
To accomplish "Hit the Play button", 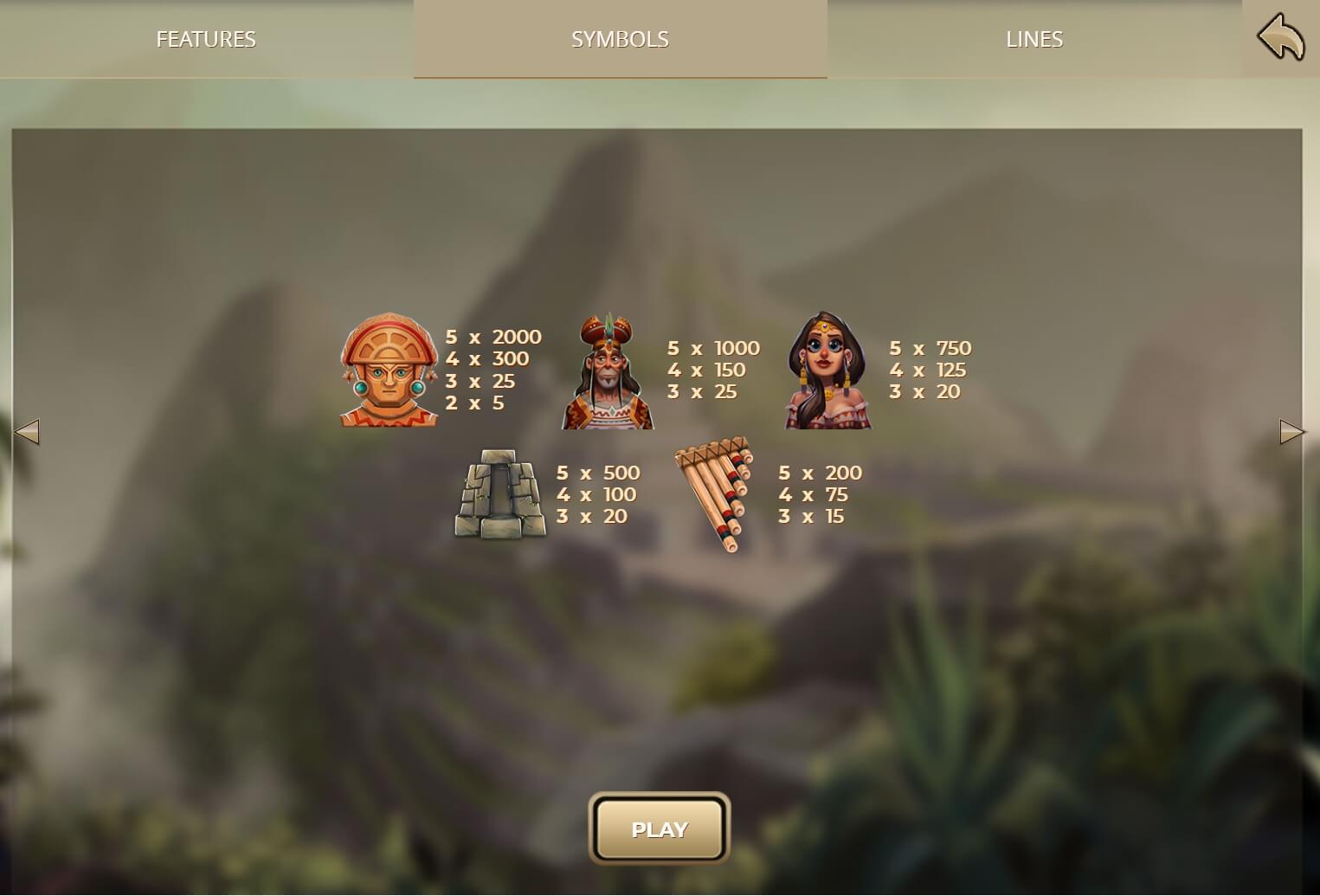I will click(x=660, y=829).
